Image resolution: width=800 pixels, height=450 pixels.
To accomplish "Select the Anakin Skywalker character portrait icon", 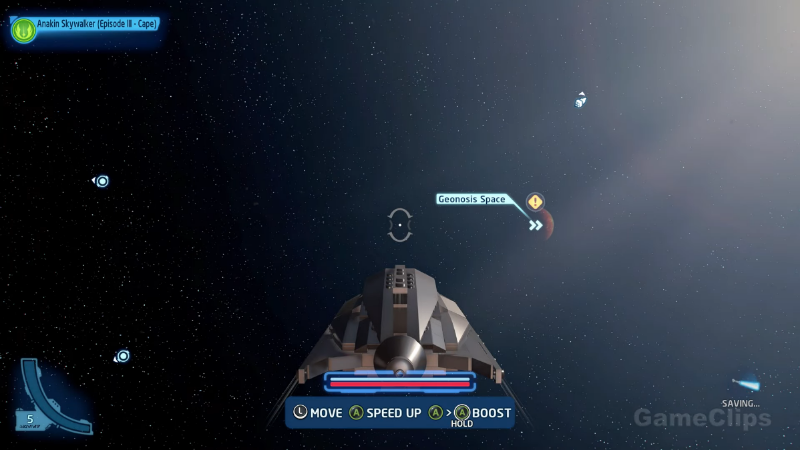I will click(23, 30).
